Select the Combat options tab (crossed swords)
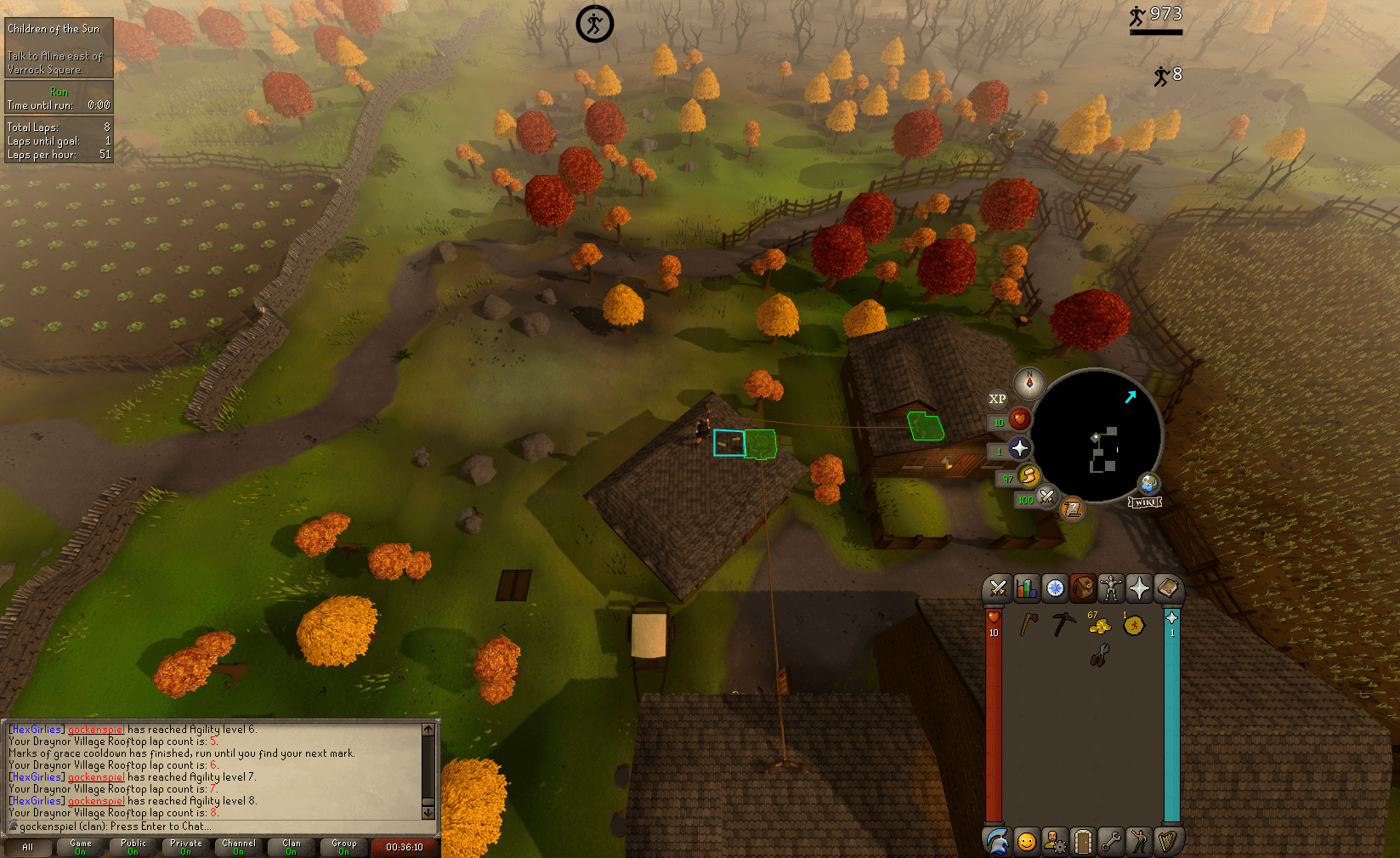 (x=998, y=588)
